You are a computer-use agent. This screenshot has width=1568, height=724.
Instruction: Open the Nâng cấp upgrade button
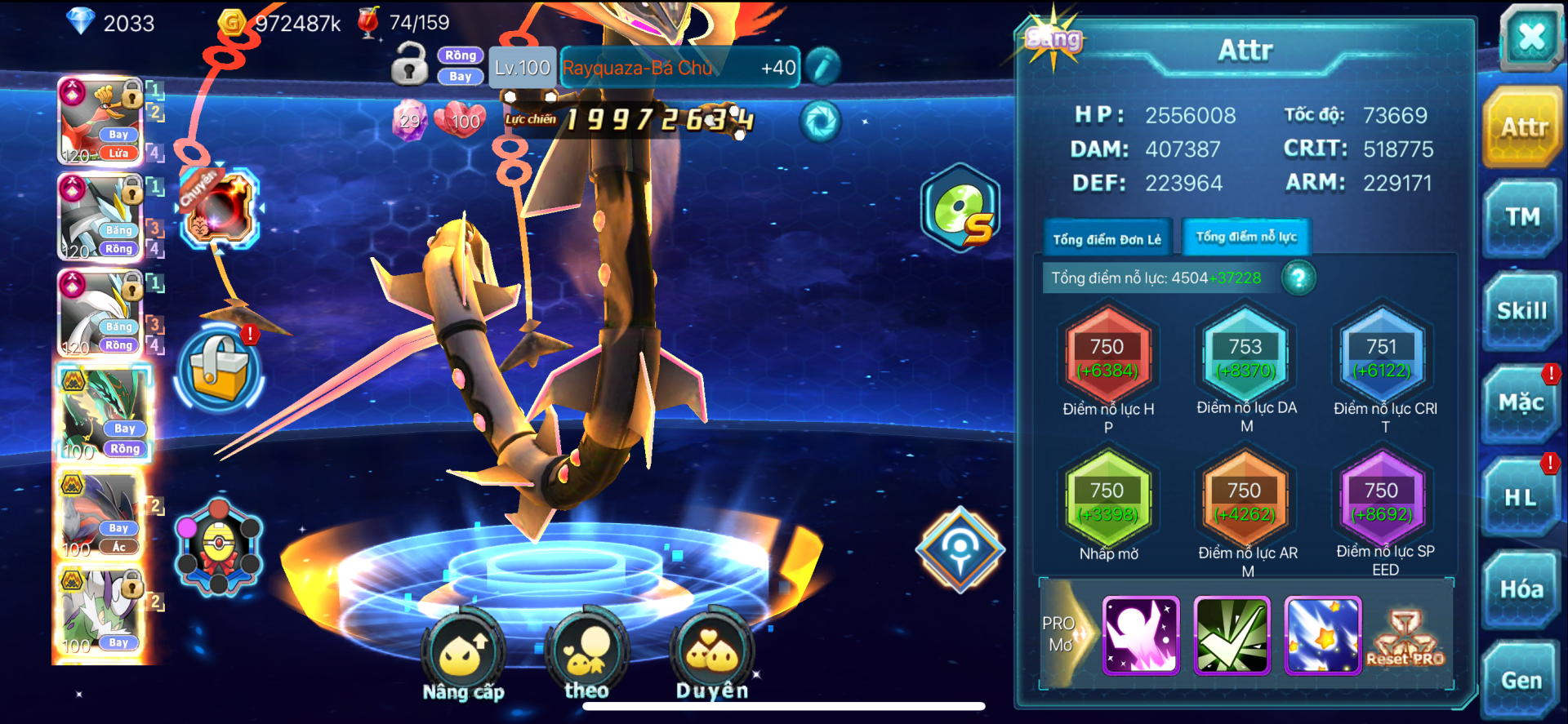click(463, 653)
